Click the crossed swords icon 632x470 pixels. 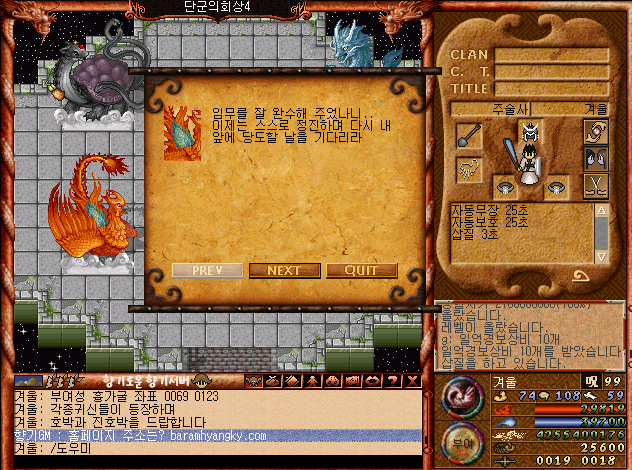pos(595,185)
